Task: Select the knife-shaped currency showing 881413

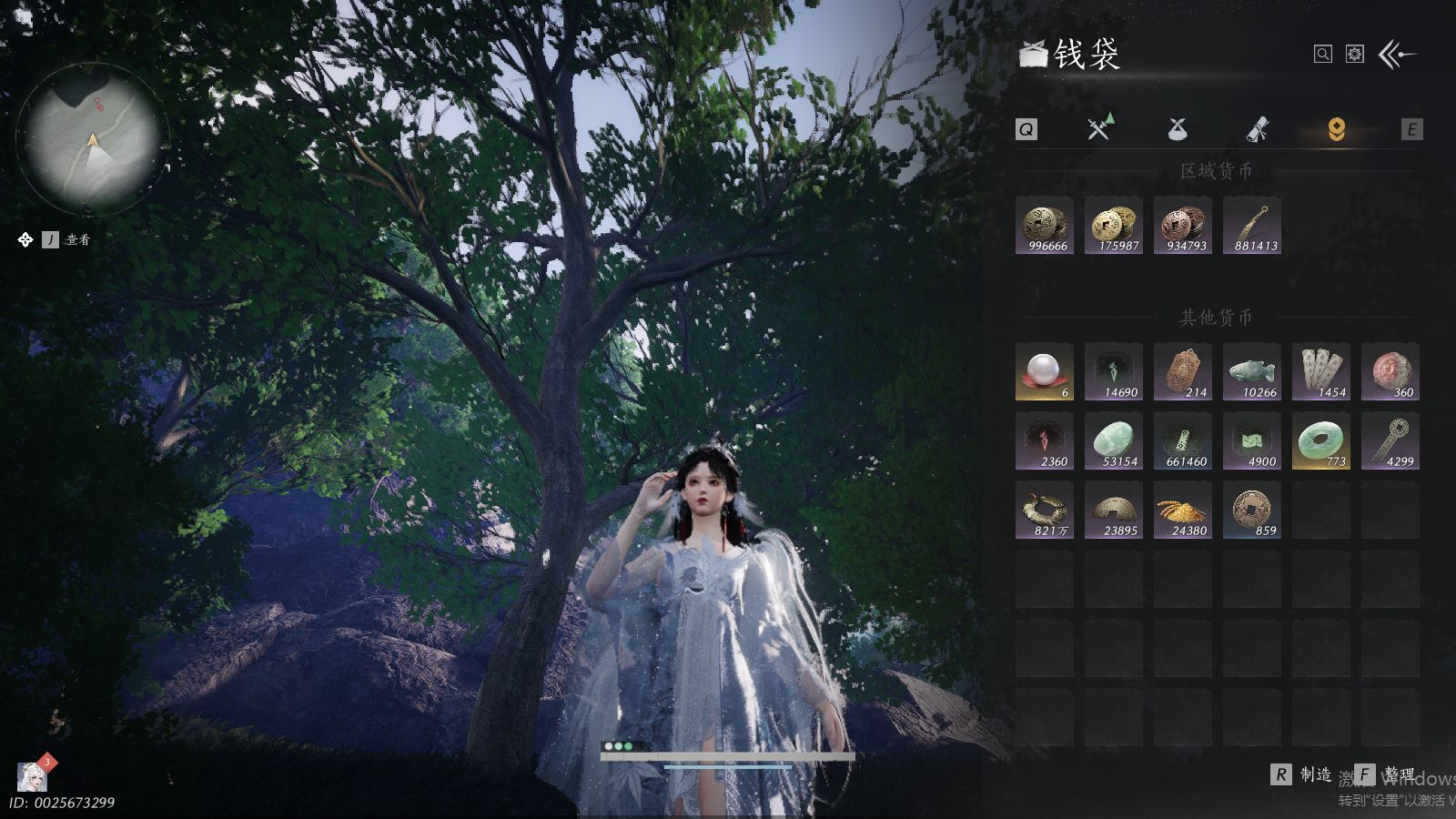Action: (1252, 226)
